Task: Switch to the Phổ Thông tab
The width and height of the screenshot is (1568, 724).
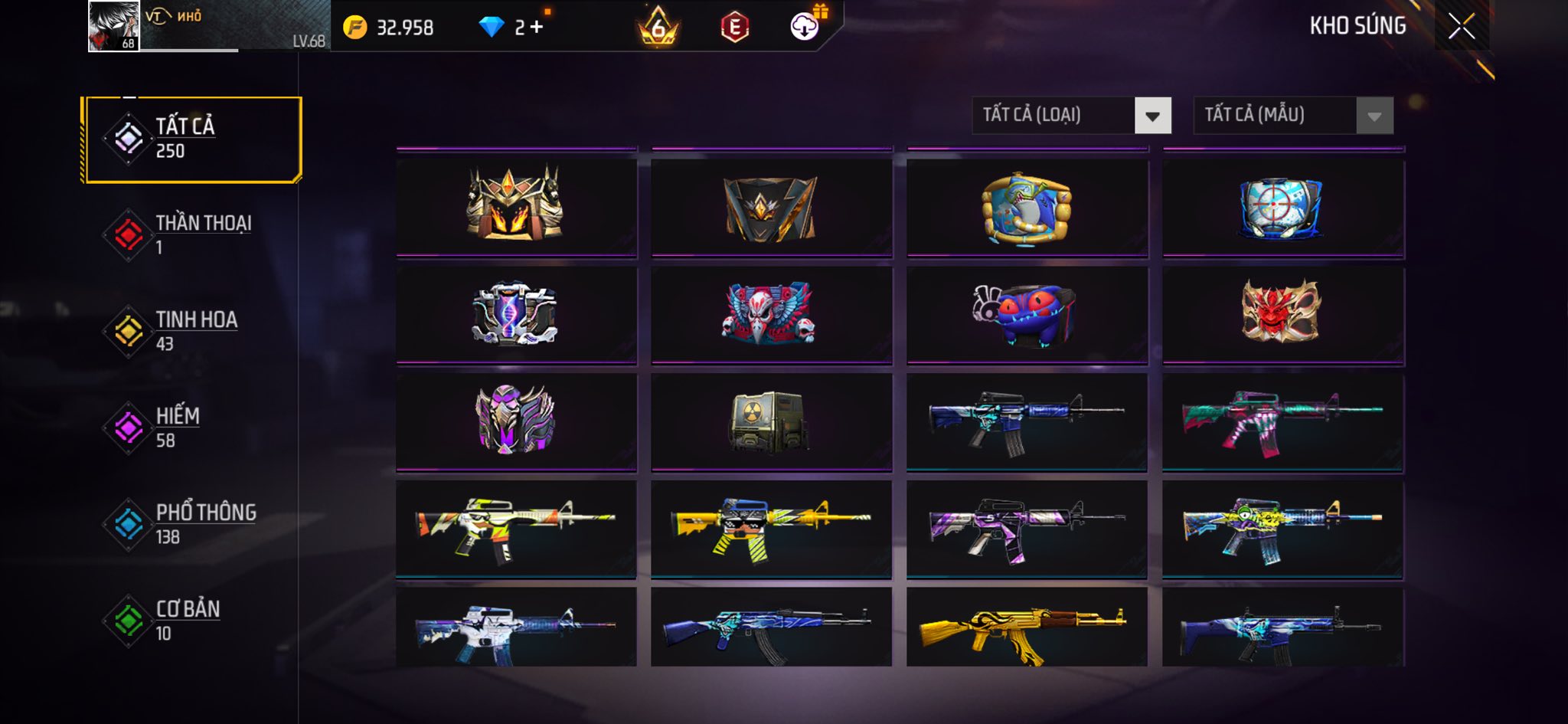Action: point(193,523)
